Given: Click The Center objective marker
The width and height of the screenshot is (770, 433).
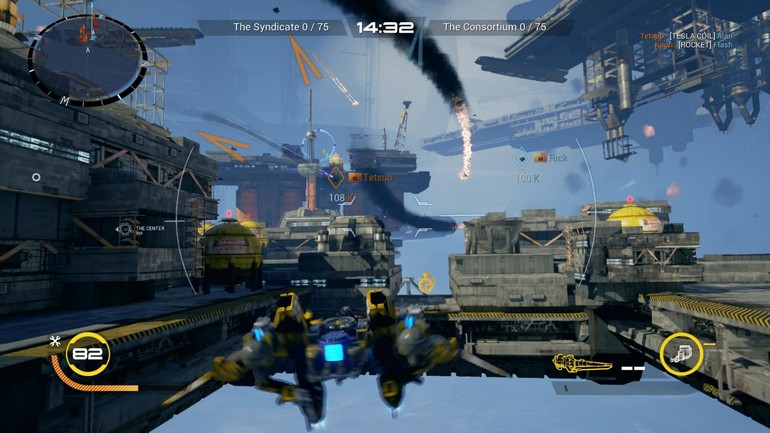Looking at the screenshot, I should coord(125,229).
